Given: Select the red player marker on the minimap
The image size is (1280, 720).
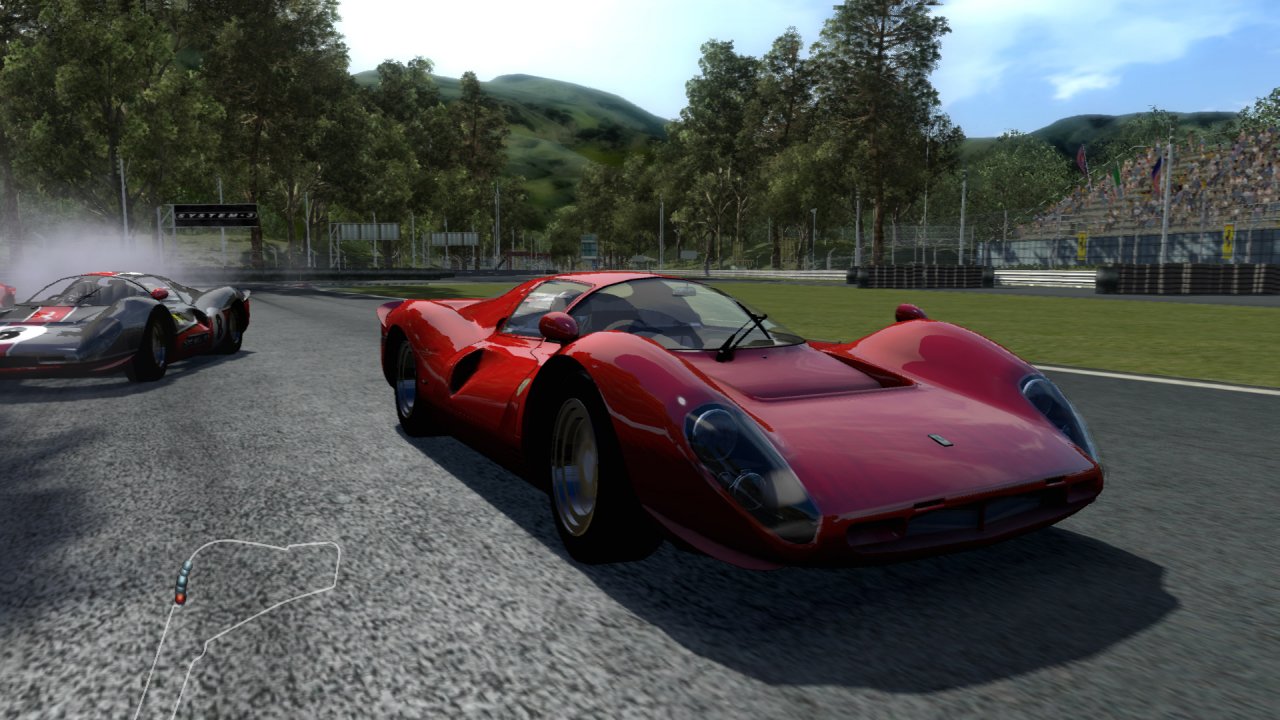Looking at the screenshot, I should [x=180, y=598].
